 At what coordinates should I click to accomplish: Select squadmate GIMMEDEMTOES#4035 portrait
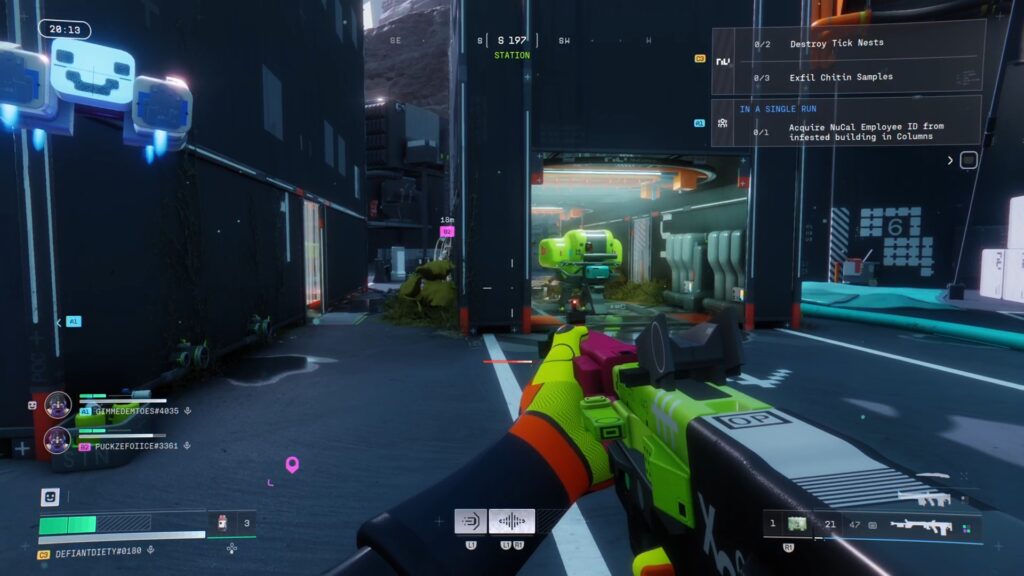pyautogui.click(x=58, y=405)
